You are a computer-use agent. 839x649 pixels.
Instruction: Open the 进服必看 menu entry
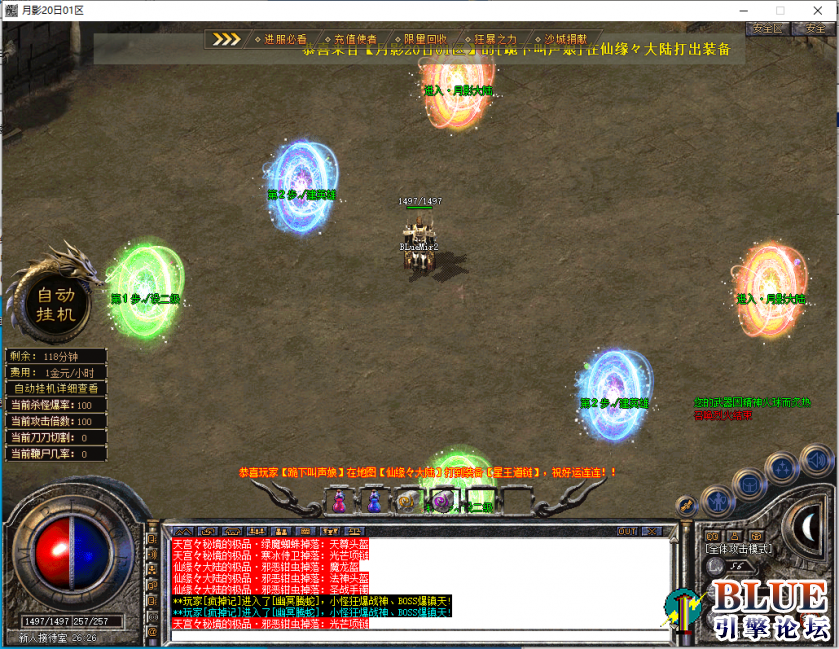(286, 40)
